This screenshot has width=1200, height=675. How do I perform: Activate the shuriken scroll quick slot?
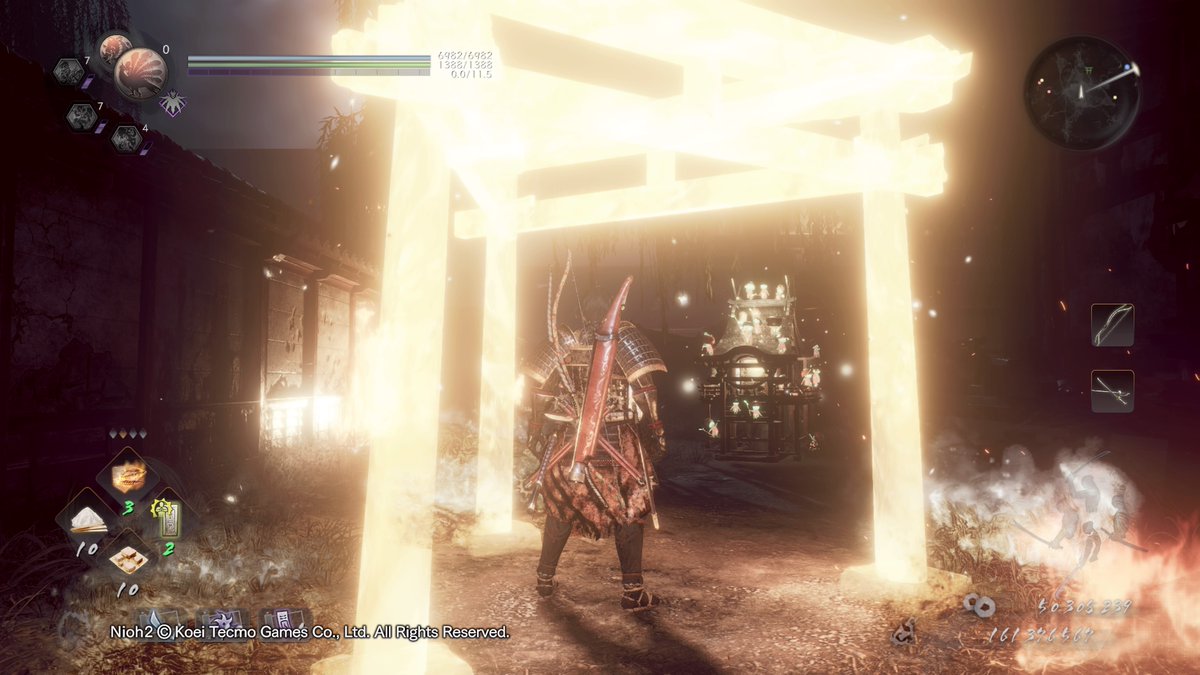click(x=225, y=620)
